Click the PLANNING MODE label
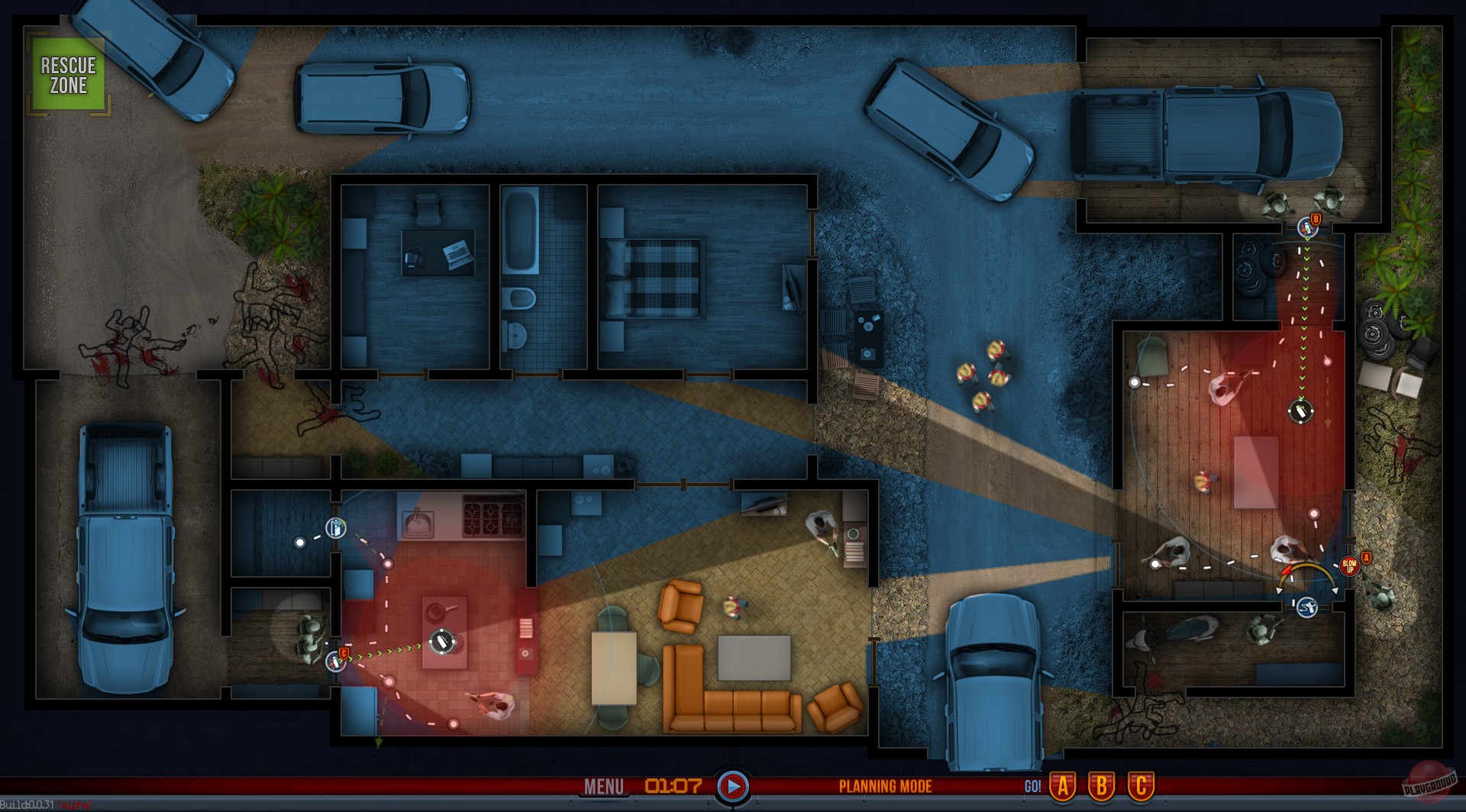The image size is (1466, 812). coord(885,787)
